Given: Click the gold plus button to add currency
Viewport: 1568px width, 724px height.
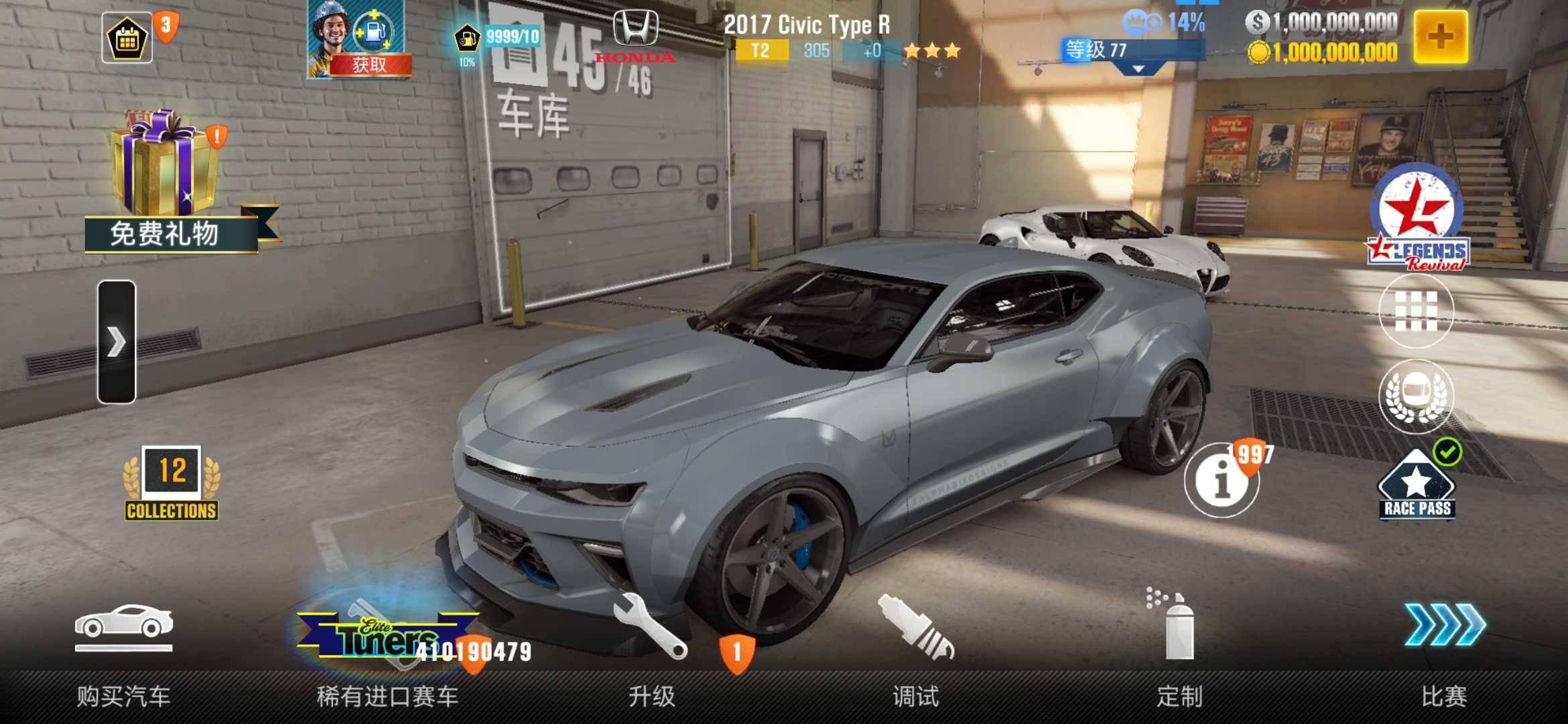Looking at the screenshot, I should pyautogui.click(x=1441, y=37).
